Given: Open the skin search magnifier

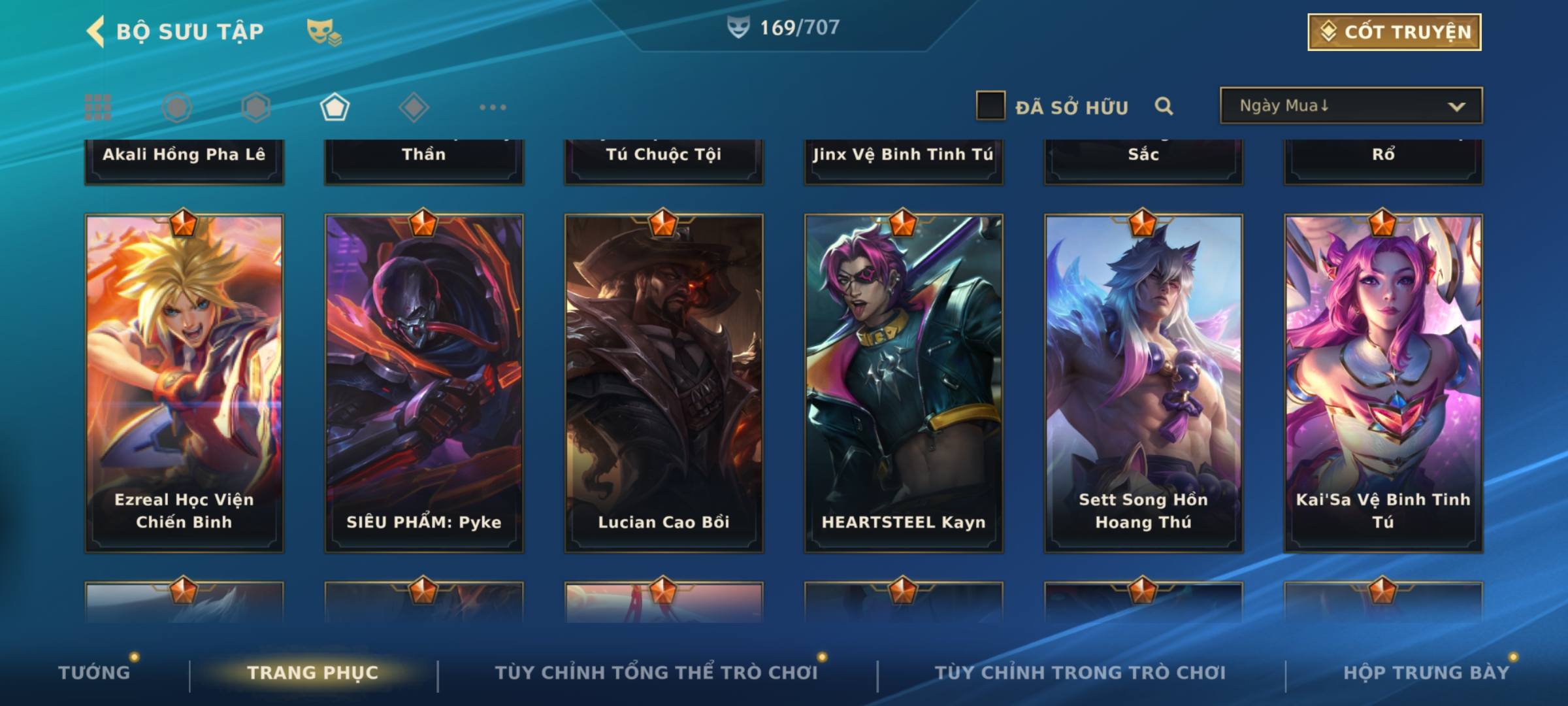Looking at the screenshot, I should 1164,106.
